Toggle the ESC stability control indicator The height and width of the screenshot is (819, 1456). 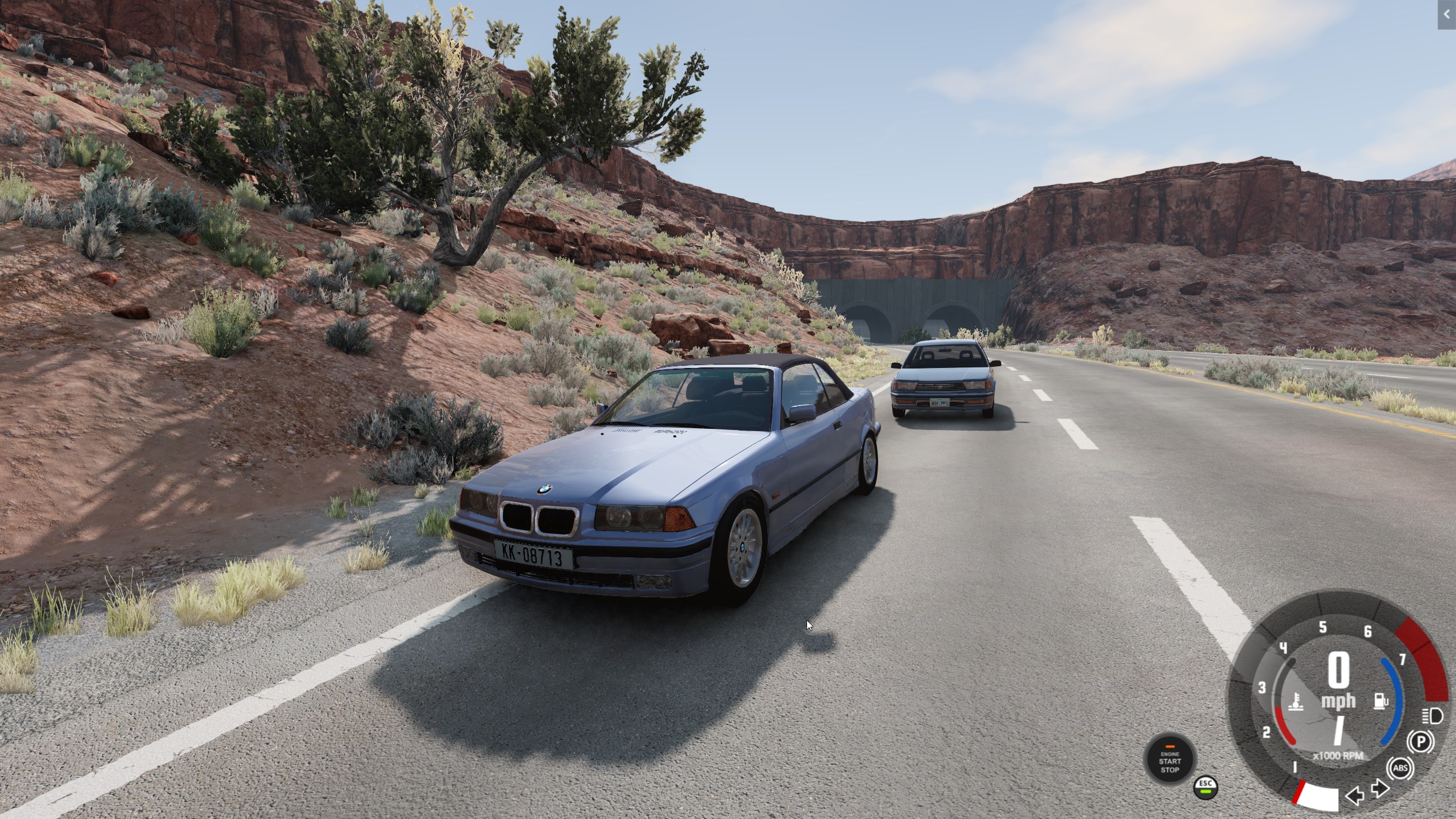[1206, 788]
